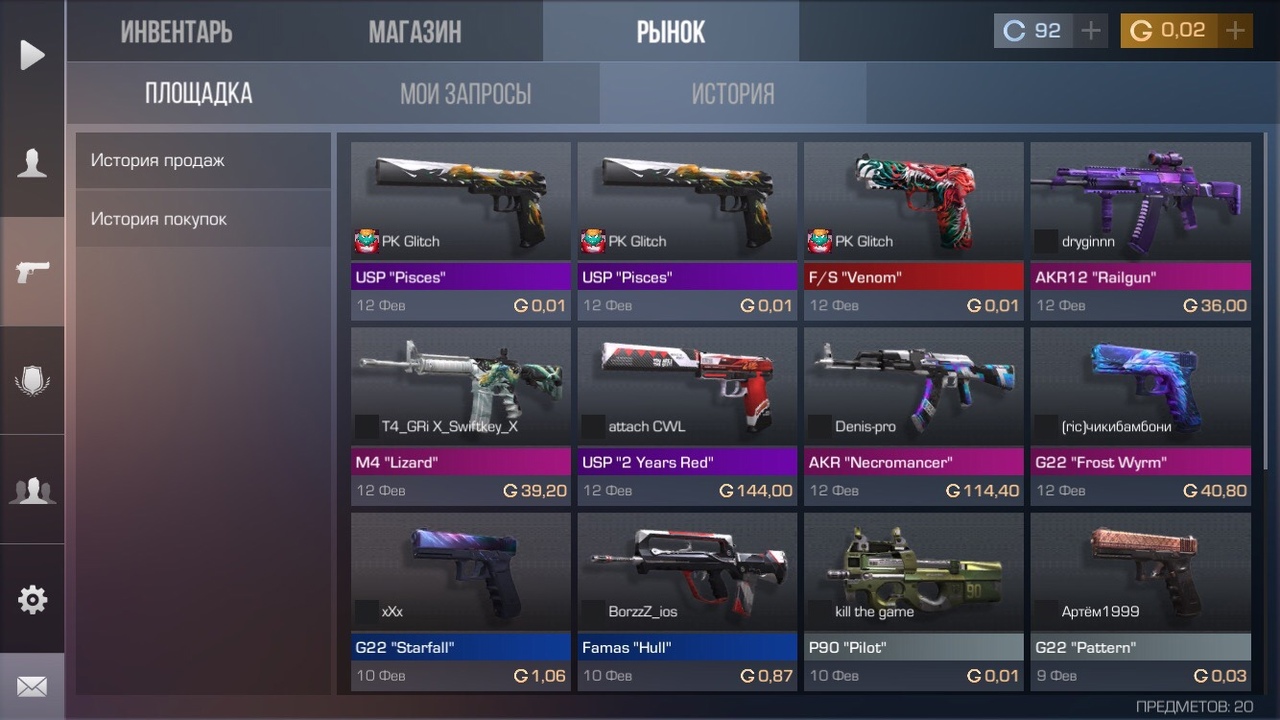This screenshot has height=720, width=1280.
Task: Choose the G22 "Frost Wyrm" card
Action: pyautogui.click(x=1140, y=416)
